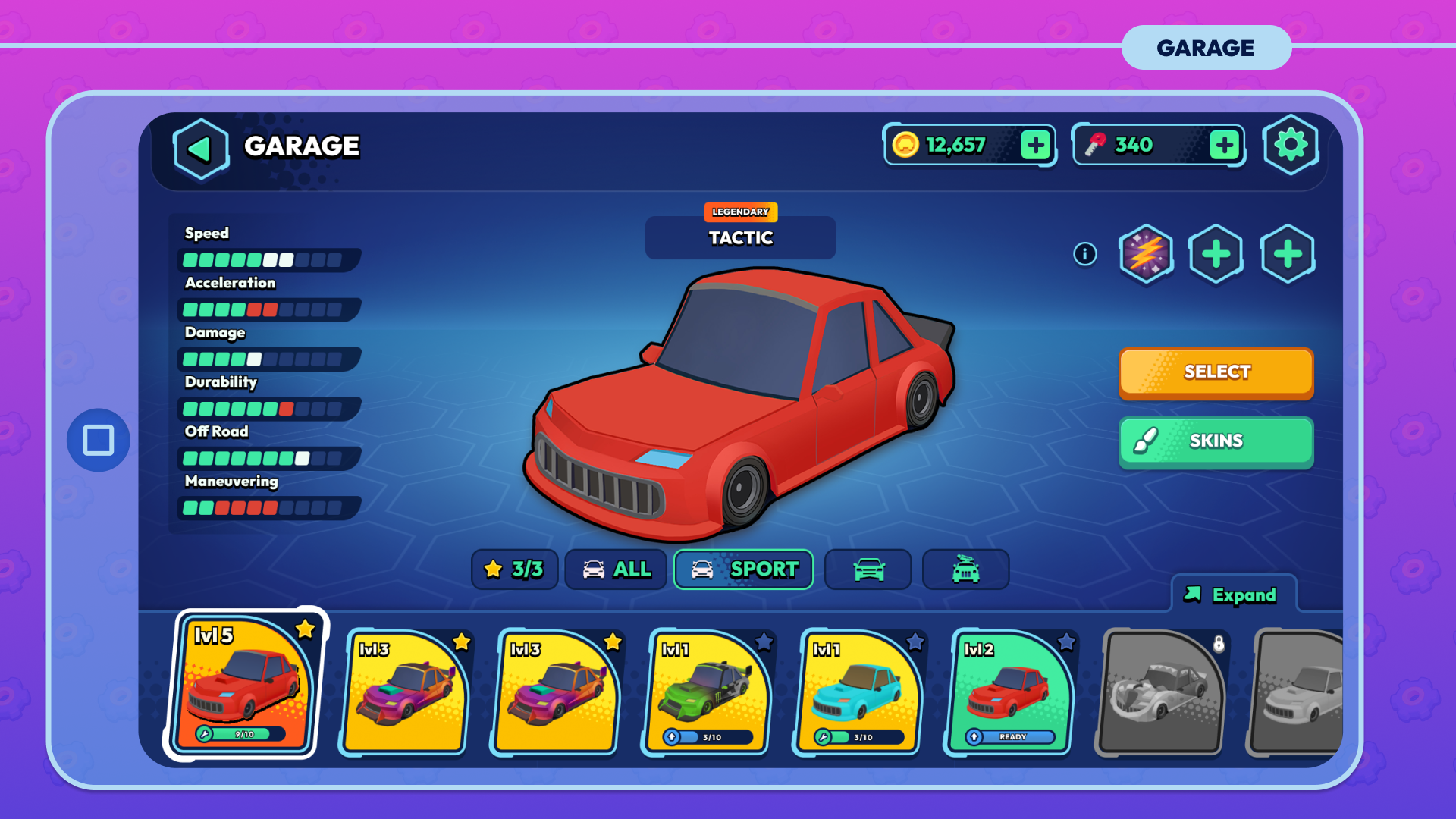The image size is (1456, 819).
Task: Expand the car list
Action: click(1234, 595)
